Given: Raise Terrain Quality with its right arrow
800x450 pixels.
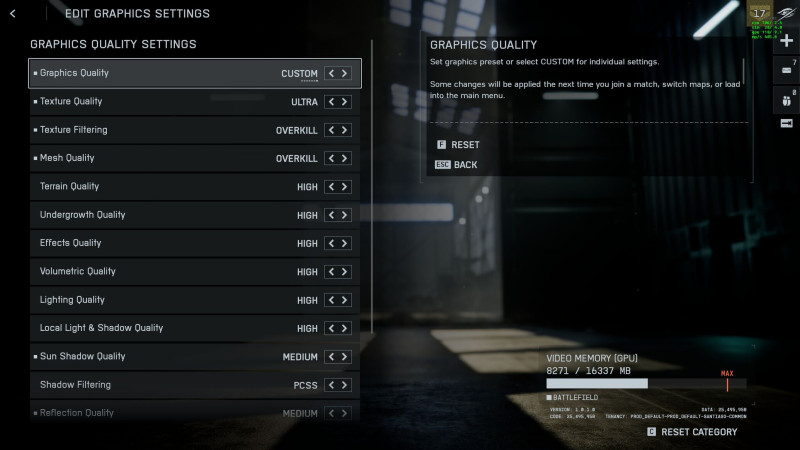Looking at the screenshot, I should tap(345, 187).
